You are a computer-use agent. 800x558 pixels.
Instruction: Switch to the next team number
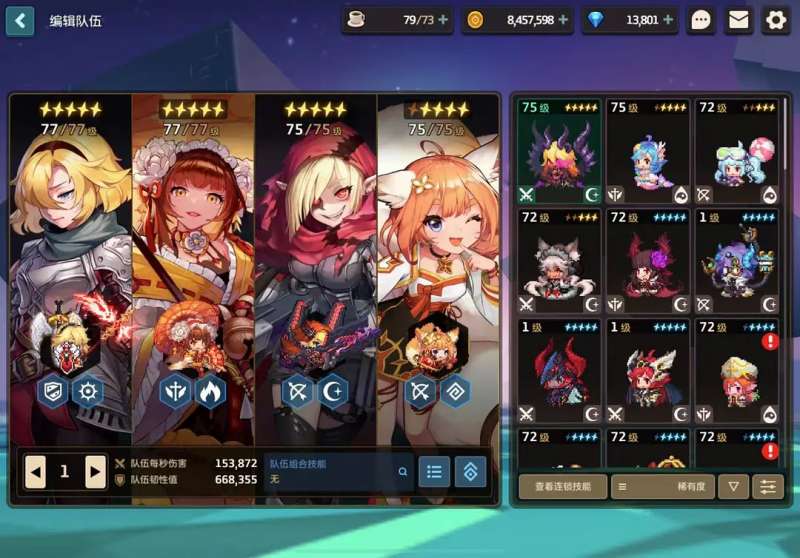coord(95,471)
